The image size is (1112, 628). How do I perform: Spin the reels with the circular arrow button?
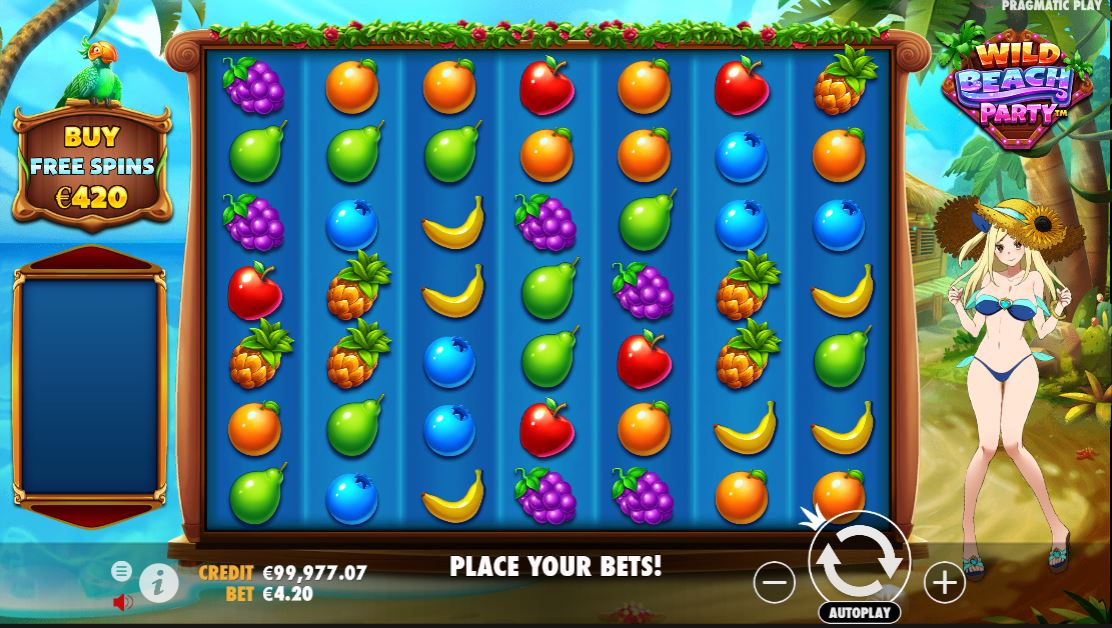click(x=858, y=561)
